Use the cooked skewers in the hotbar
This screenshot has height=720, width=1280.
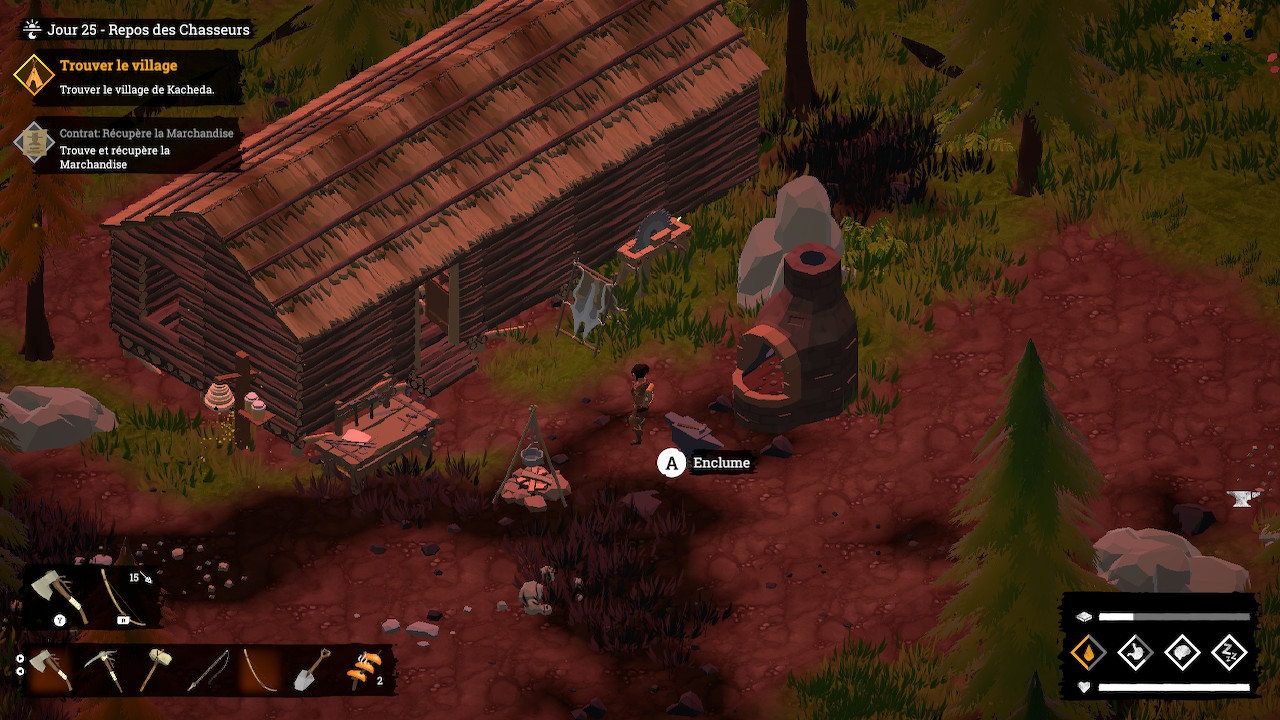362,669
